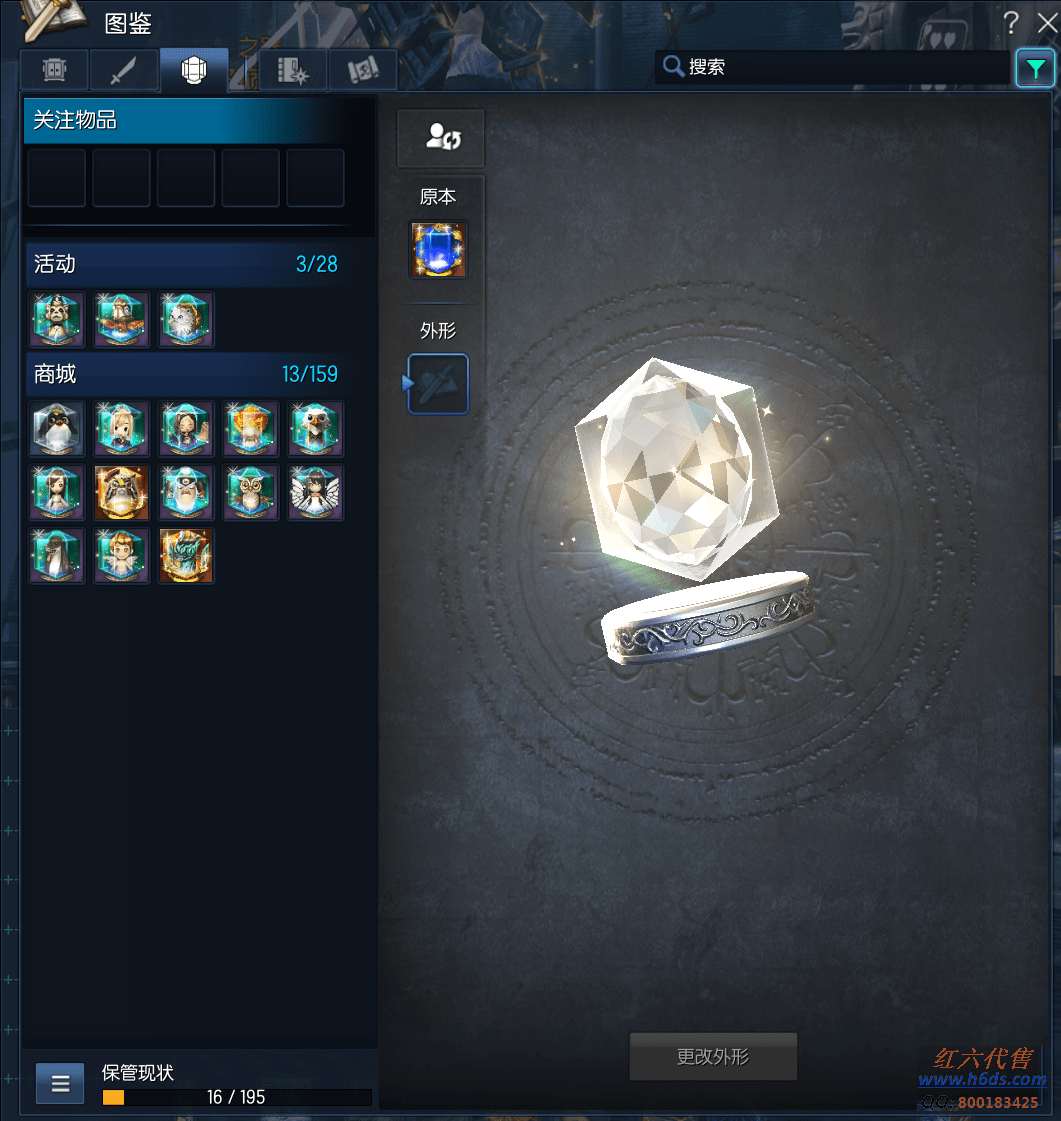Choose the white fluffy cat gem
Screen dimensions: 1061x1121
187,320
